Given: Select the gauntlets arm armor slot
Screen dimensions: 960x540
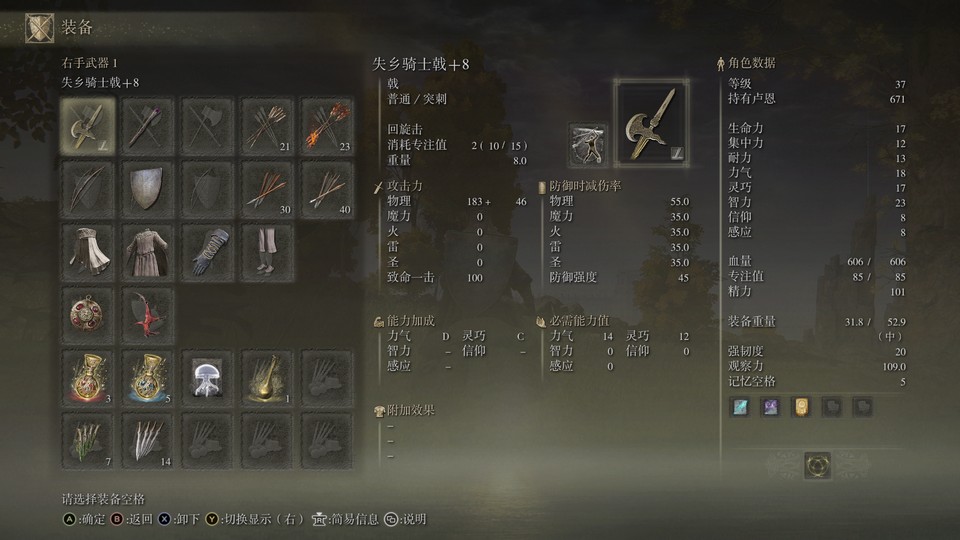Looking at the screenshot, I should 208,252.
